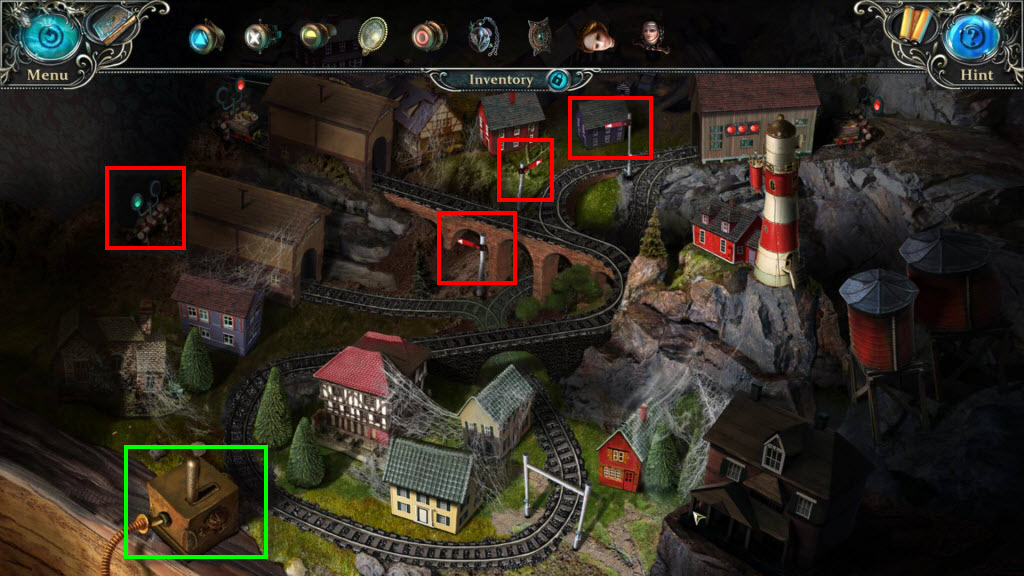The height and width of the screenshot is (576, 1024).
Task: Open the journal book icon
Action: (112, 26)
